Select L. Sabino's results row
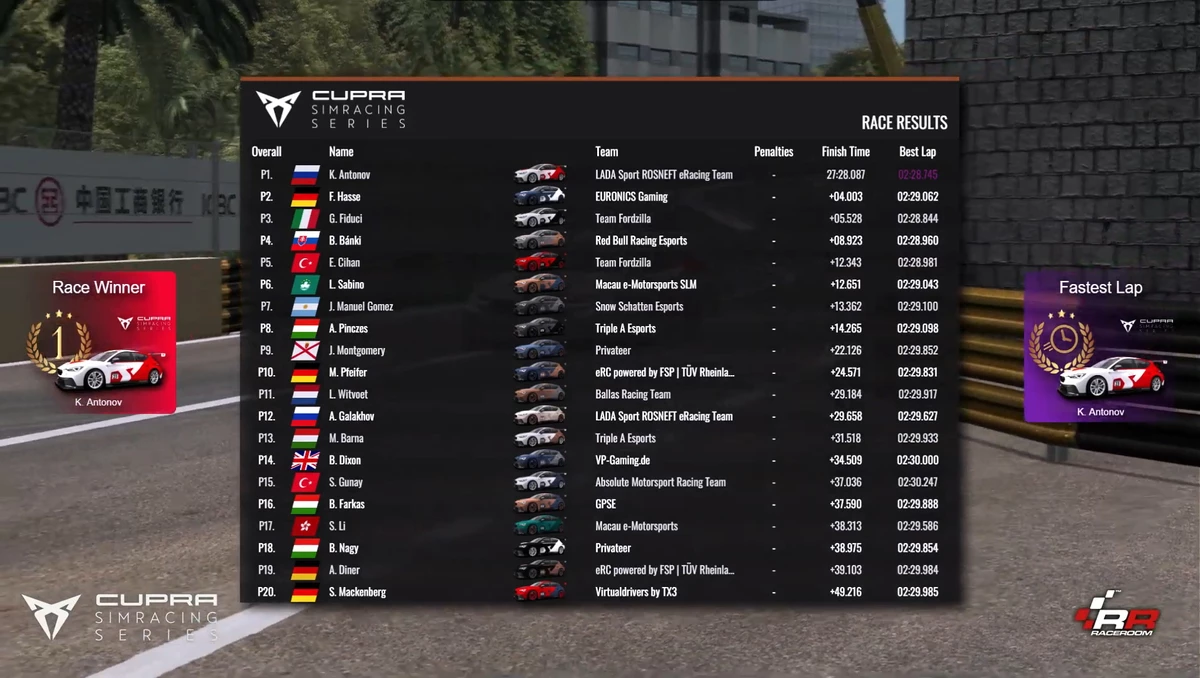 click(x=600, y=285)
